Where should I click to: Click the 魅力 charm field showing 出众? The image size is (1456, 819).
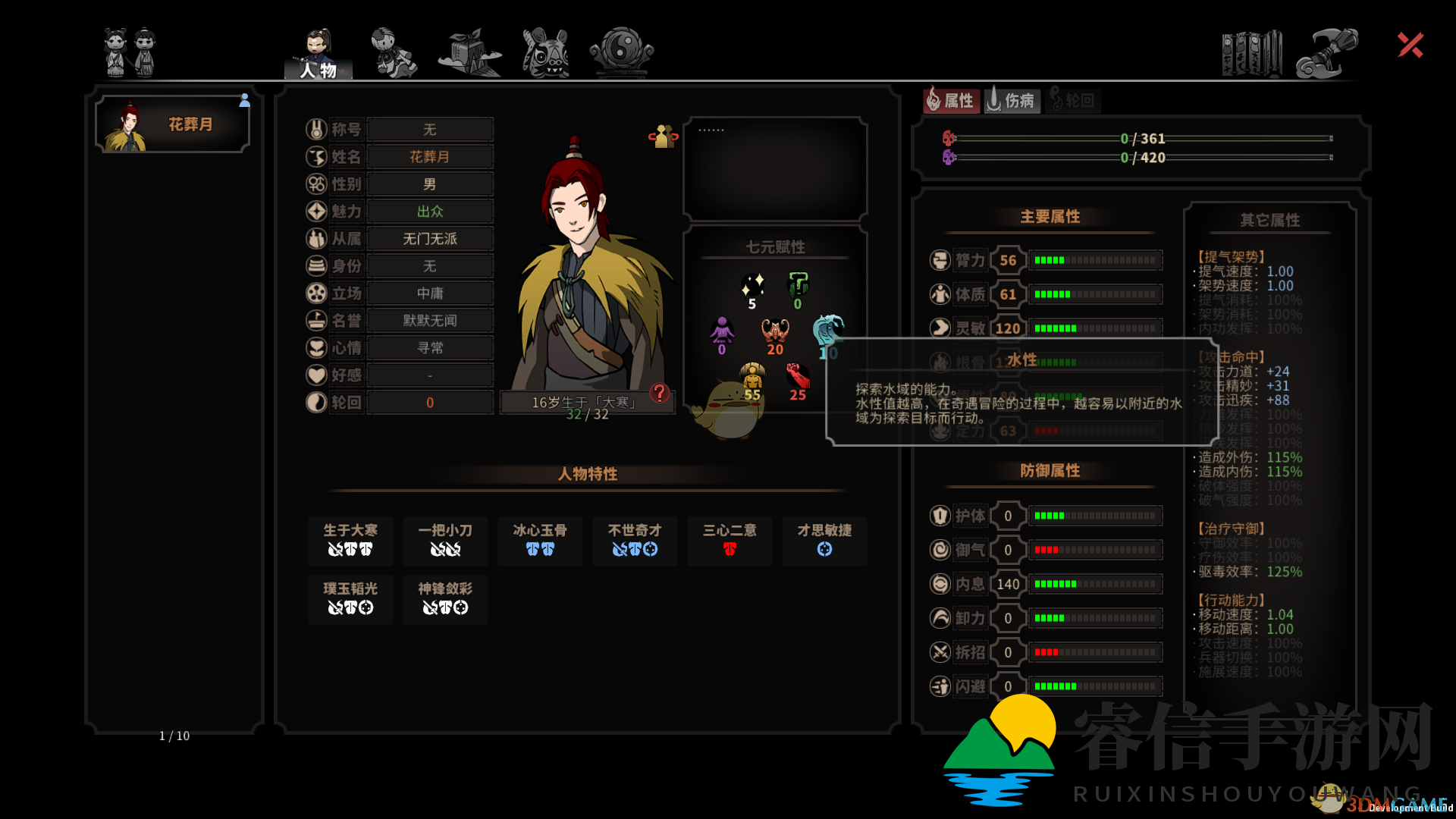429,211
